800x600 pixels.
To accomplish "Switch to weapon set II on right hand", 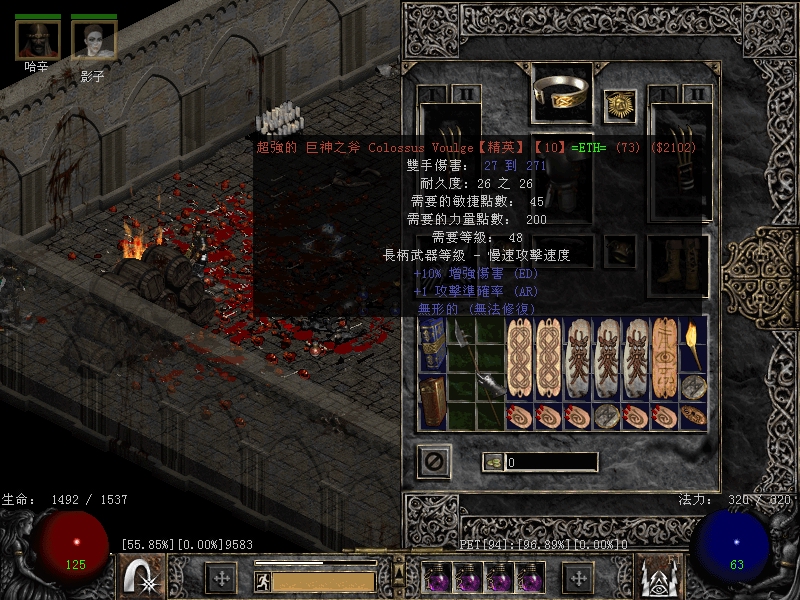I will click(x=699, y=94).
